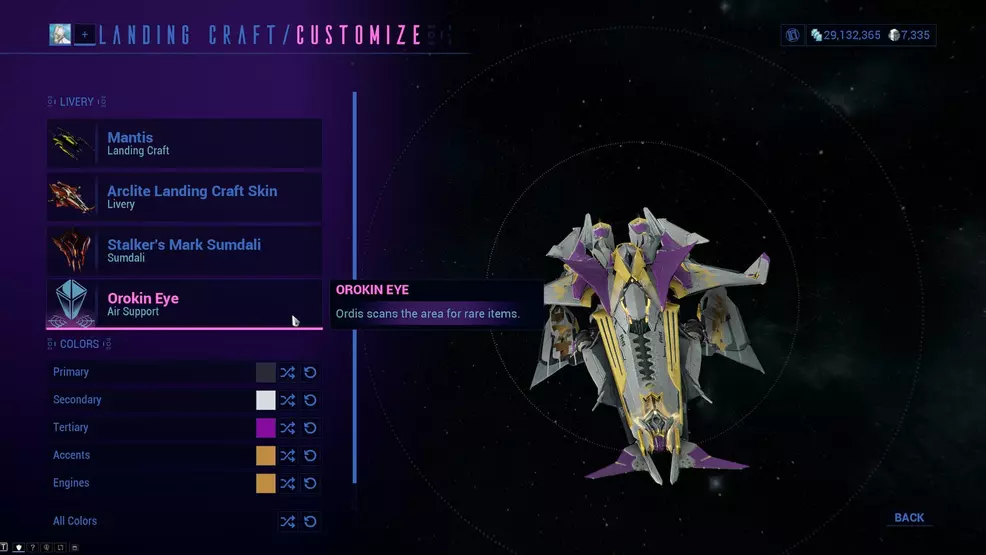Reset the Secondary color to default

click(310, 400)
